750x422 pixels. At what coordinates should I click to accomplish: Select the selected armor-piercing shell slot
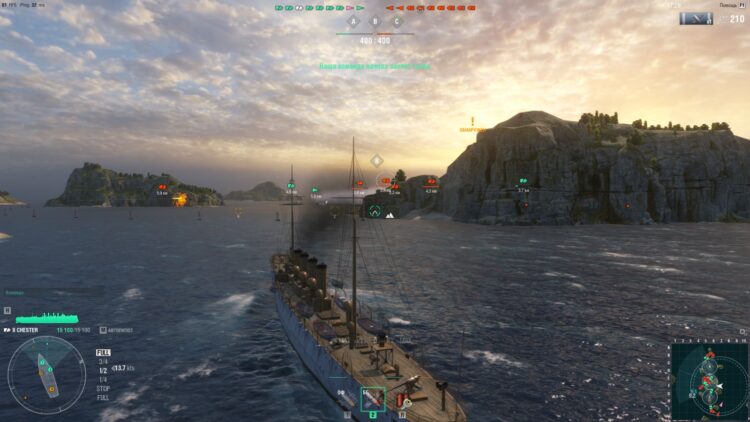(373, 399)
